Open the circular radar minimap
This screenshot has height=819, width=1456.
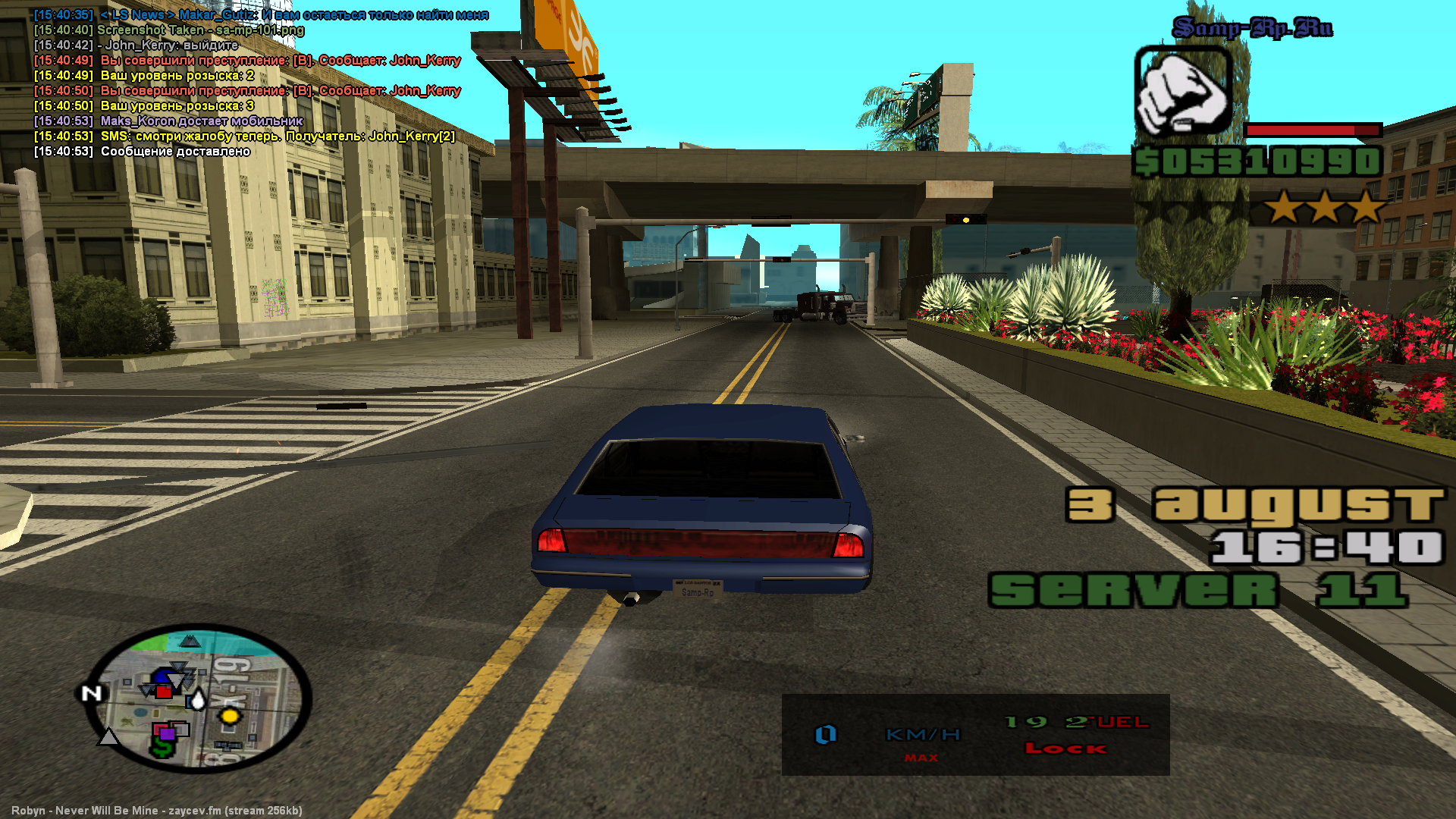pos(199,698)
